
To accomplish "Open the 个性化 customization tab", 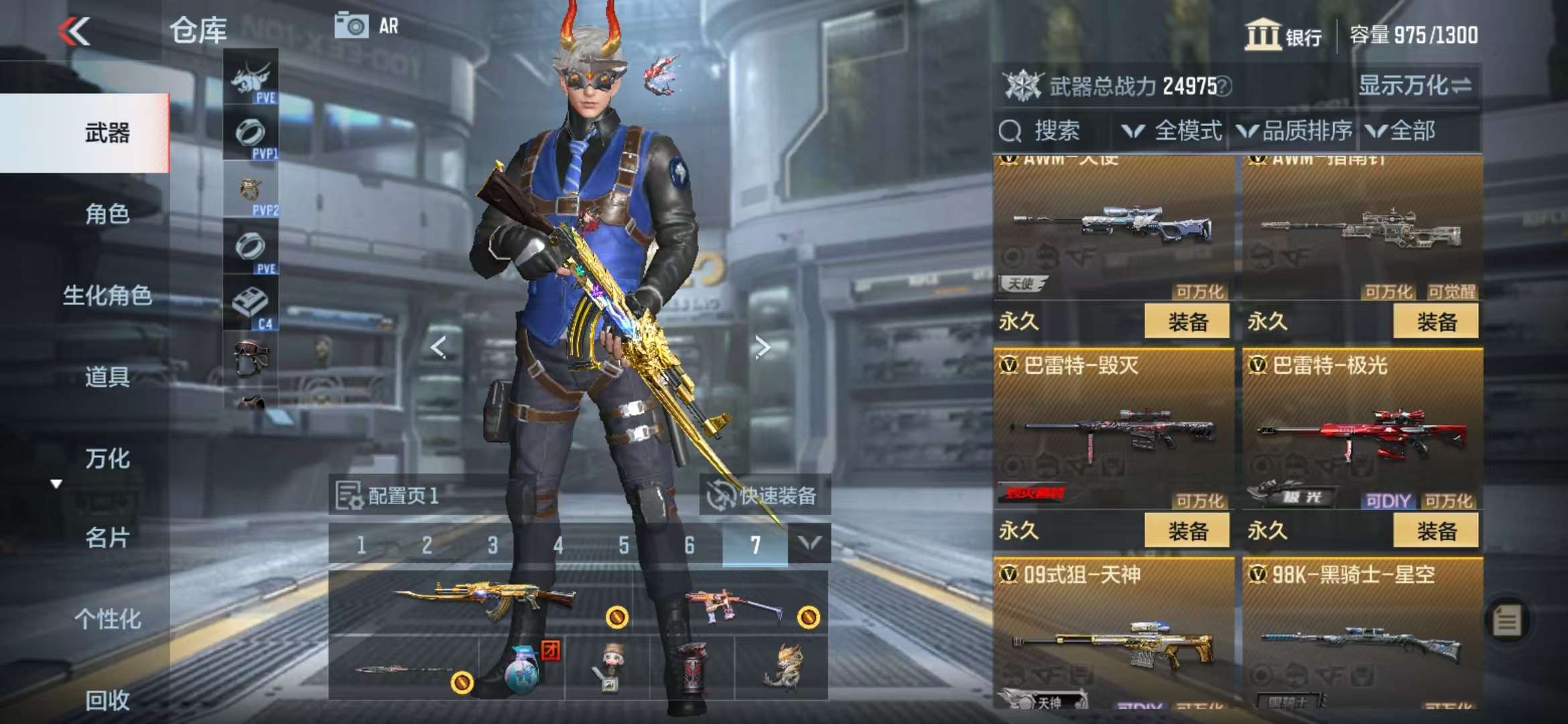I will pyautogui.click(x=107, y=619).
